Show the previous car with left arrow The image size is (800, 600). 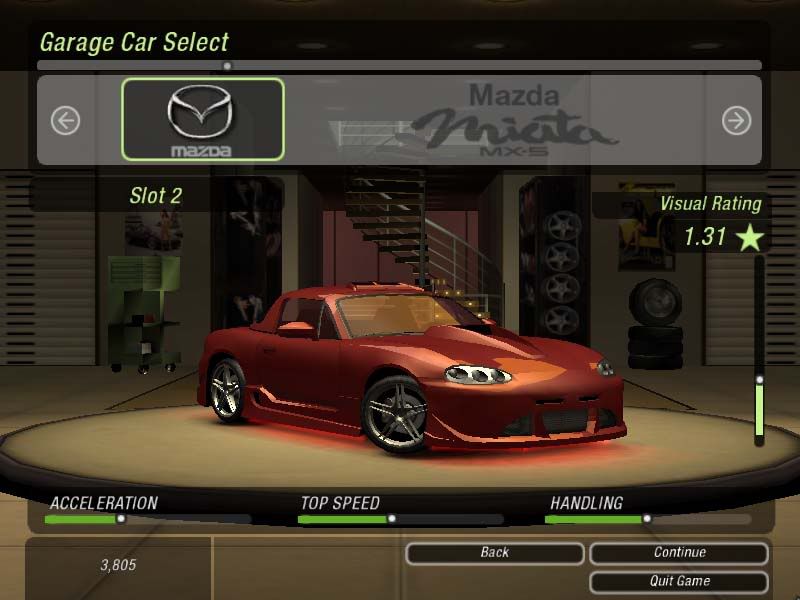coord(65,121)
